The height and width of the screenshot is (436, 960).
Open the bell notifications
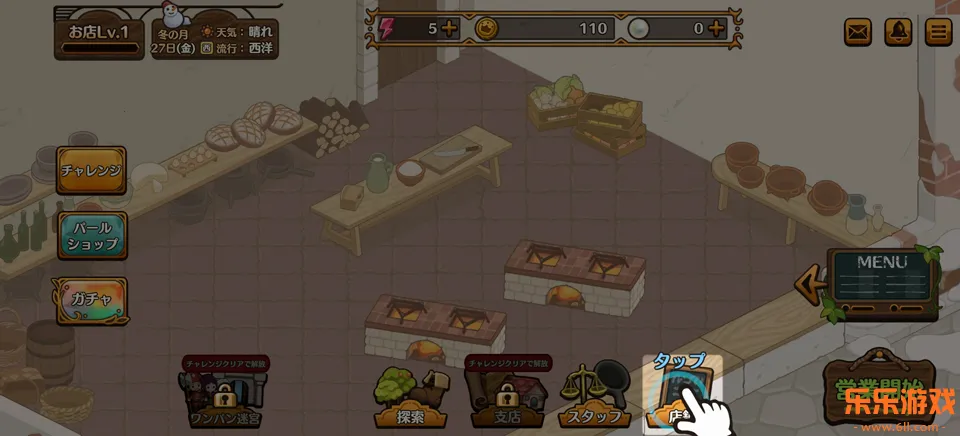(x=899, y=32)
